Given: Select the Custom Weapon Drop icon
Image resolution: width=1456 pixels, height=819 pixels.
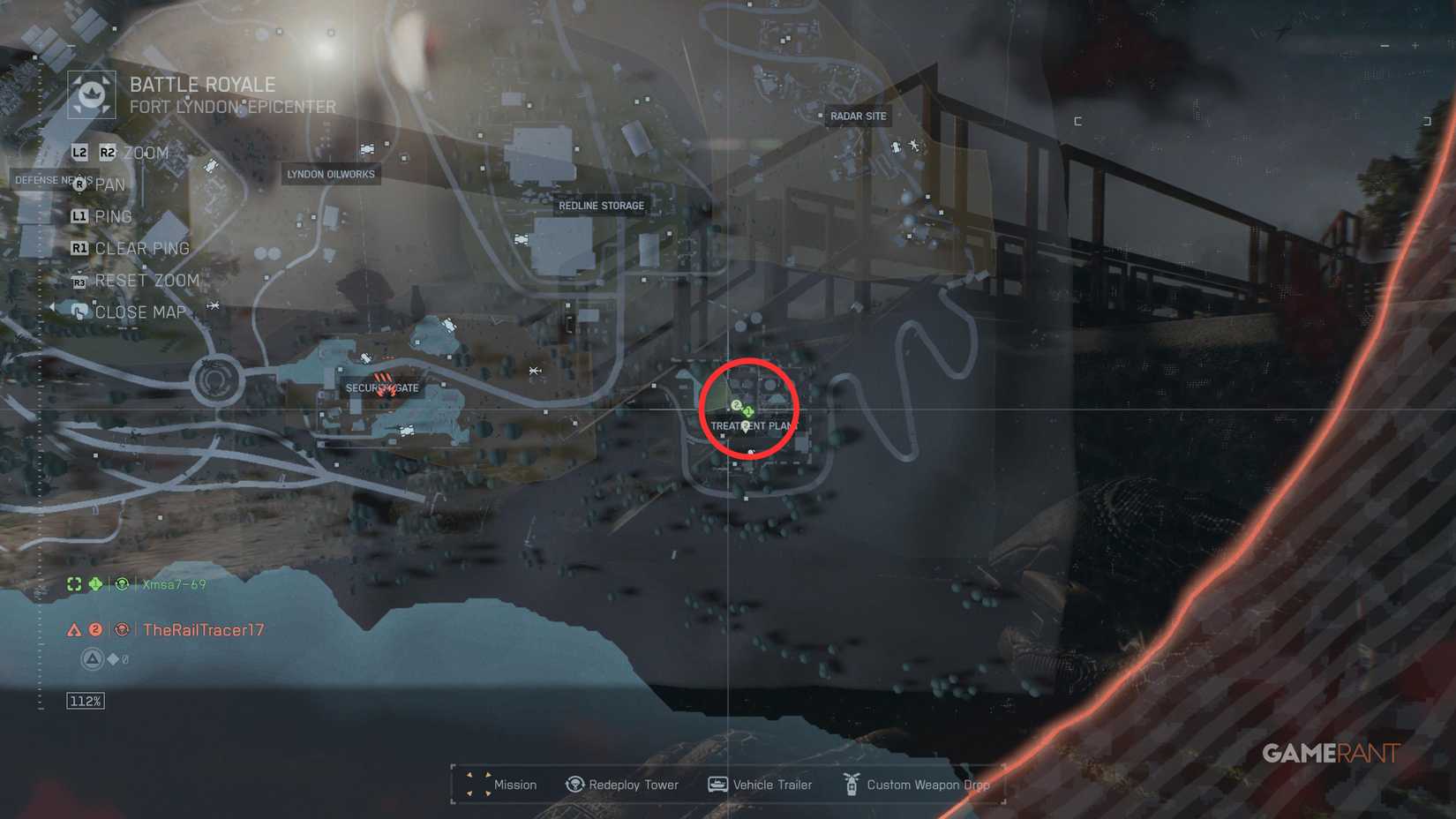Looking at the screenshot, I should (851, 785).
